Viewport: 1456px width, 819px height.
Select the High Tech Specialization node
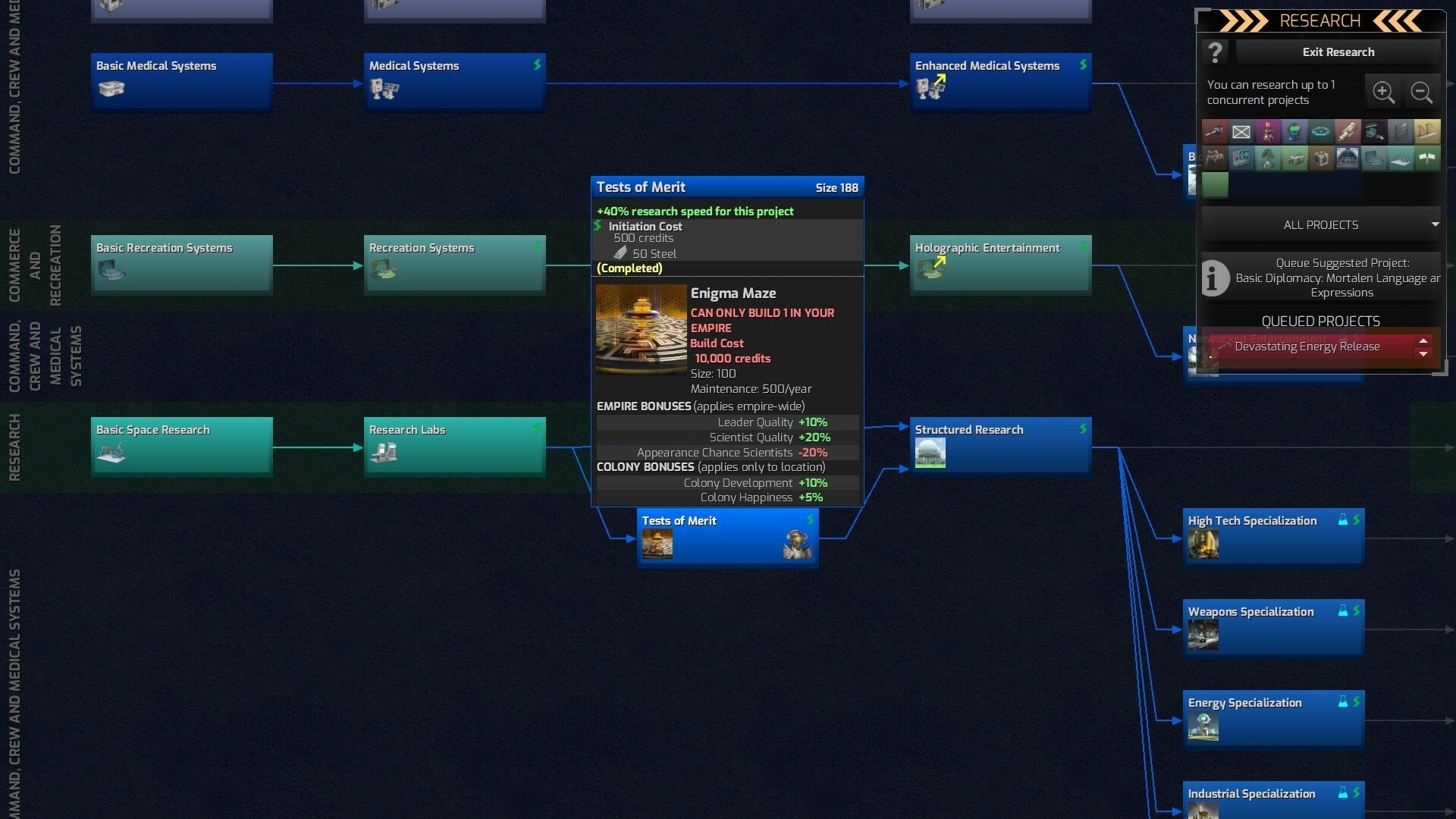pyautogui.click(x=1274, y=536)
